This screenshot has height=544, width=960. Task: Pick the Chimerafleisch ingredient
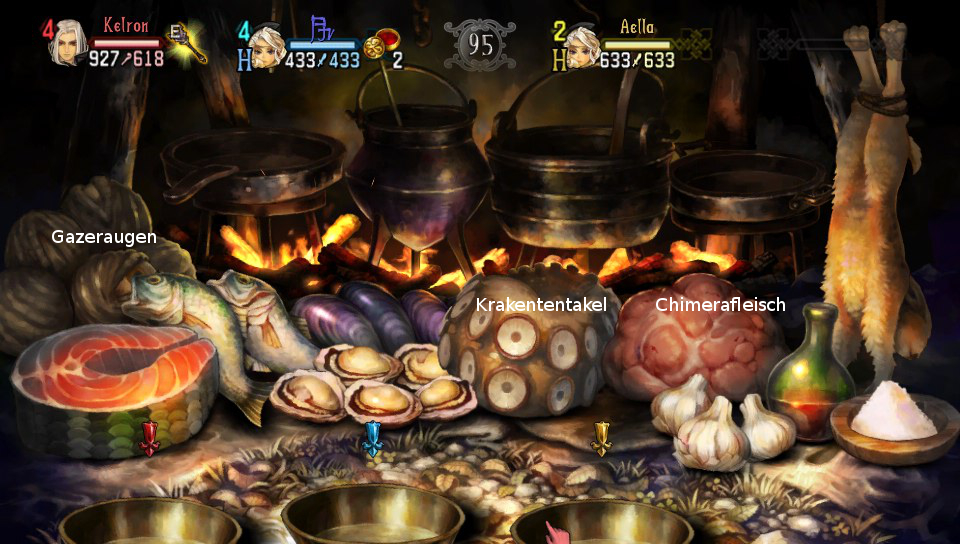click(694, 340)
